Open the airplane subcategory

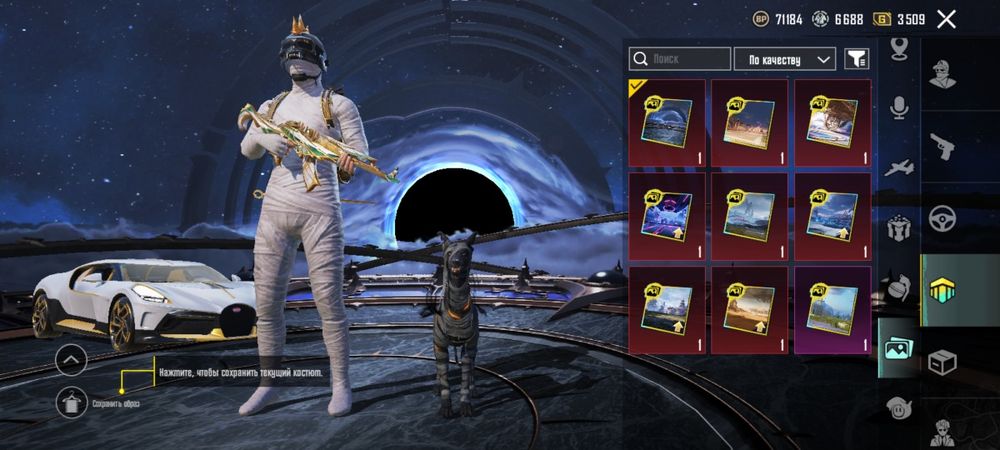pos(899,168)
